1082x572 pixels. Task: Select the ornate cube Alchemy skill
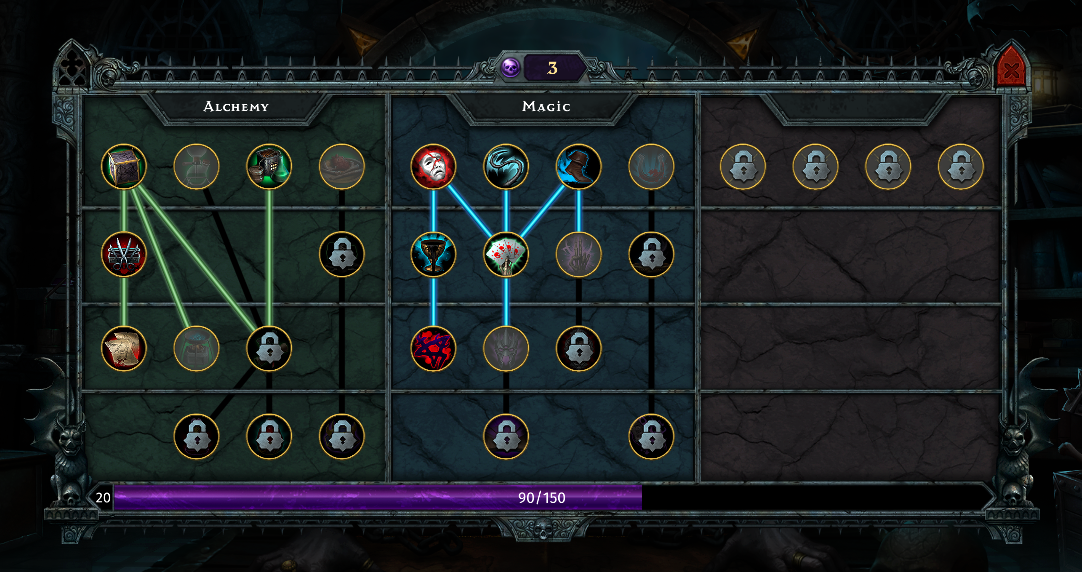point(124,167)
